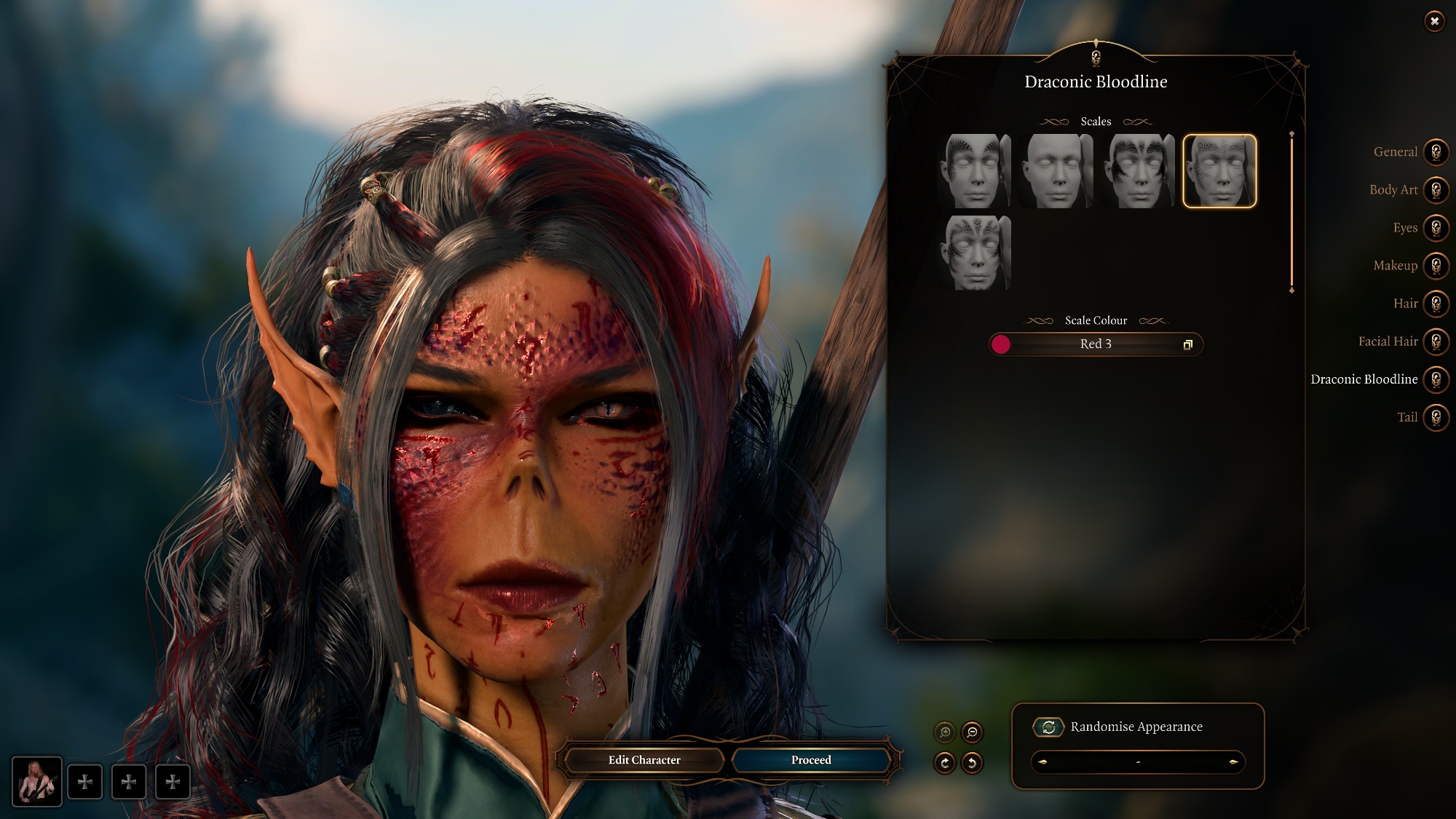Open the Tail tab
The image size is (1456, 819).
point(1436,417)
